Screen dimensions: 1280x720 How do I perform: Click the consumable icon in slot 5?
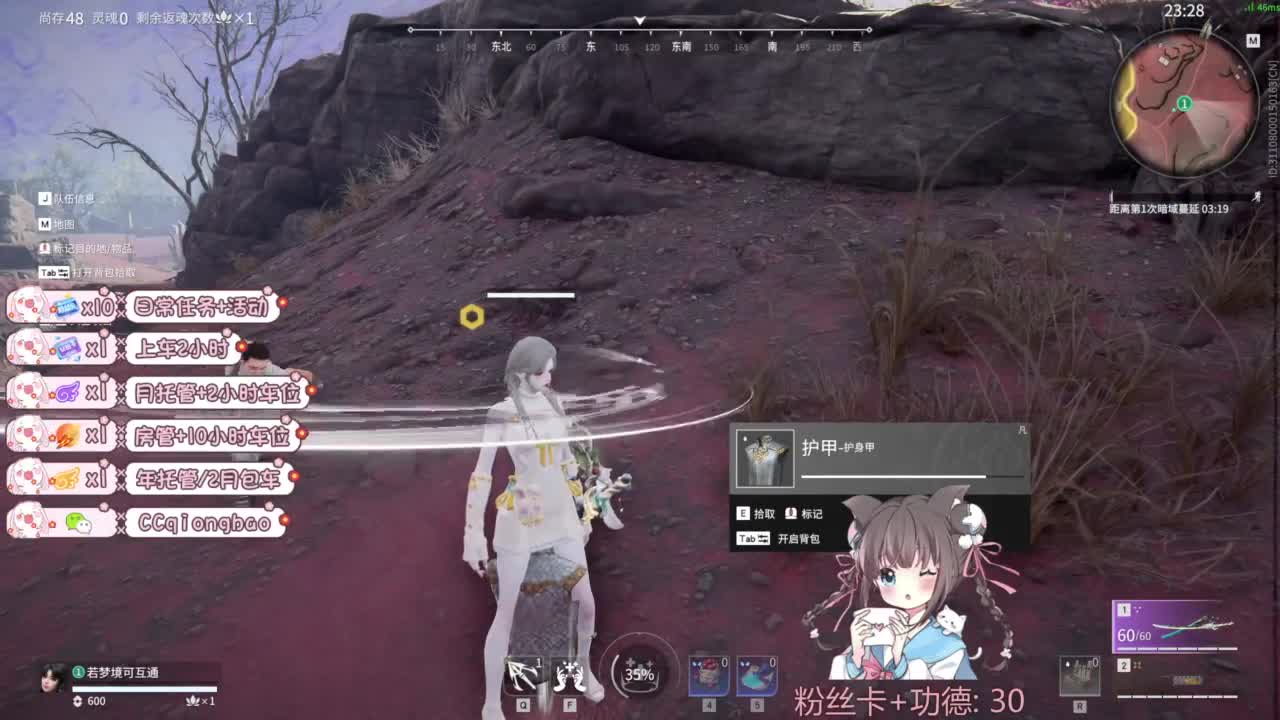click(757, 676)
